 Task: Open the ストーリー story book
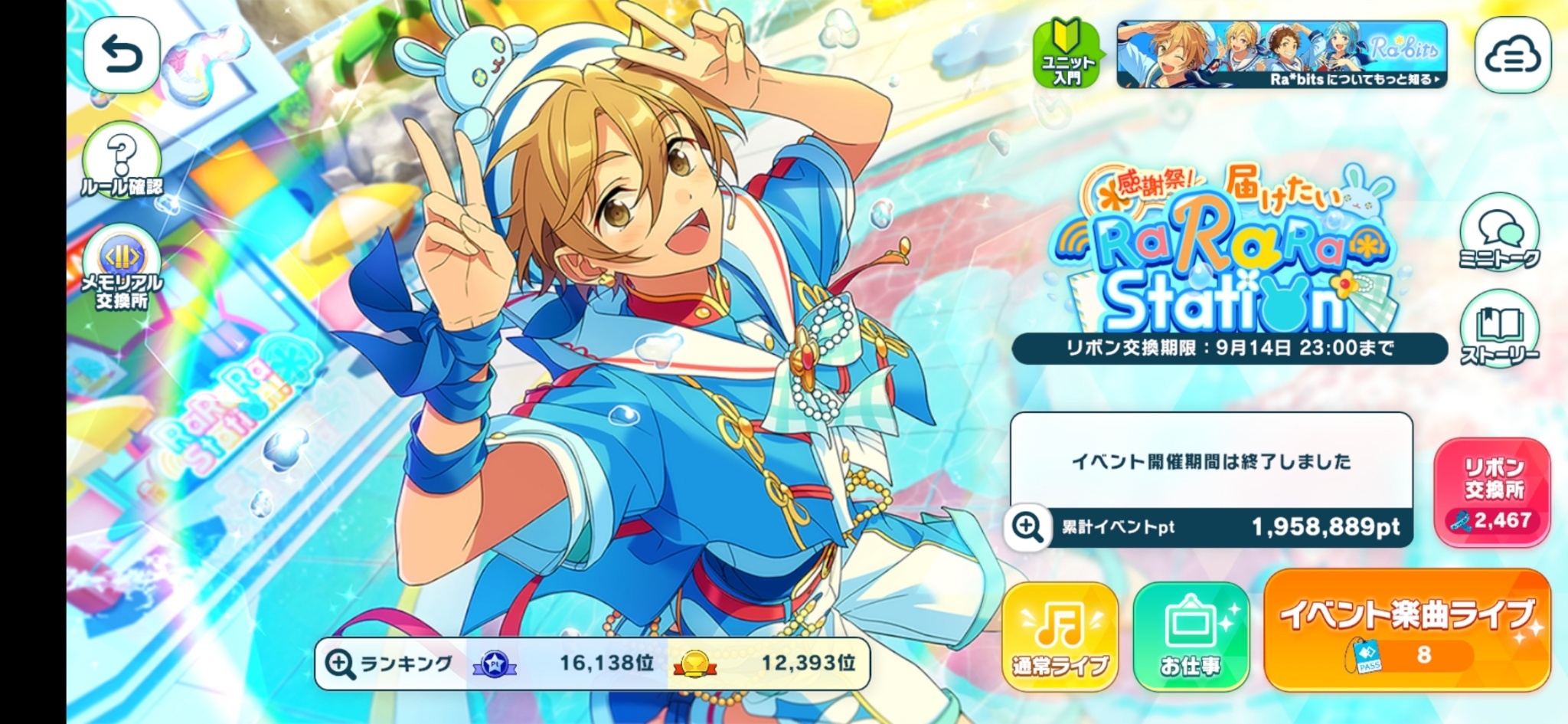pyautogui.click(x=1499, y=331)
